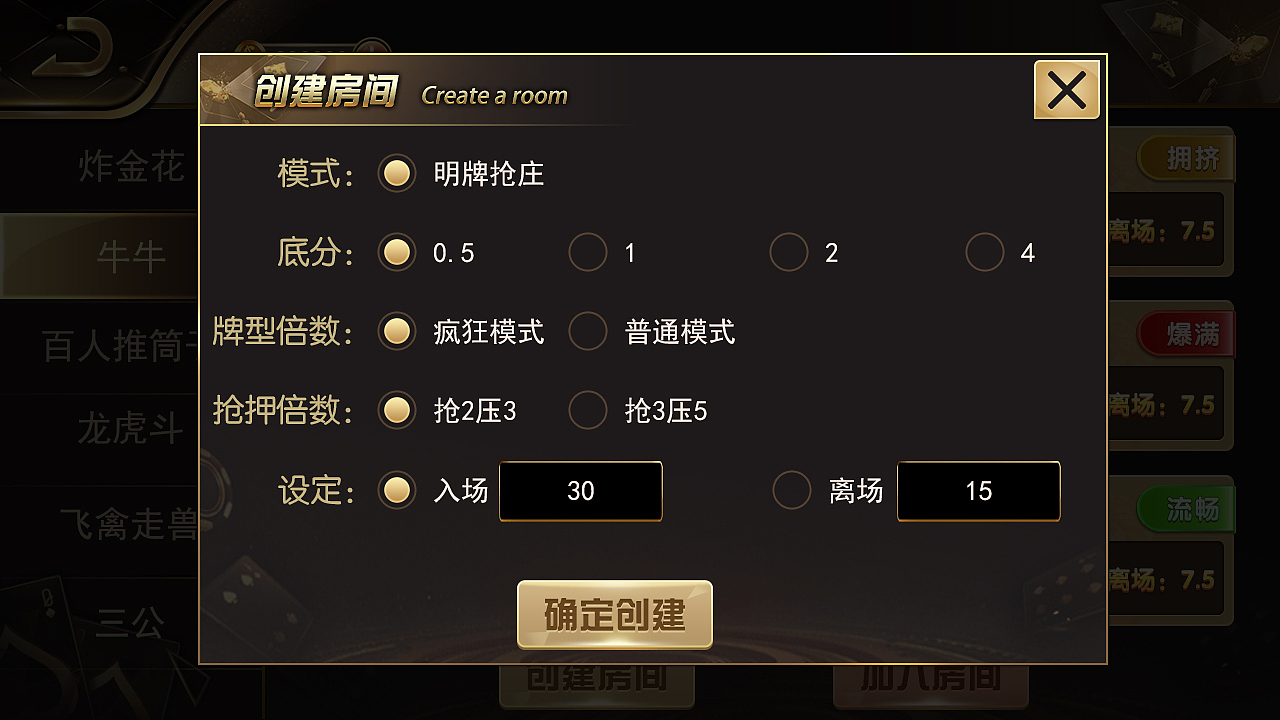Enable the 离场 leave setting option
1280x720 pixels.
(791, 490)
